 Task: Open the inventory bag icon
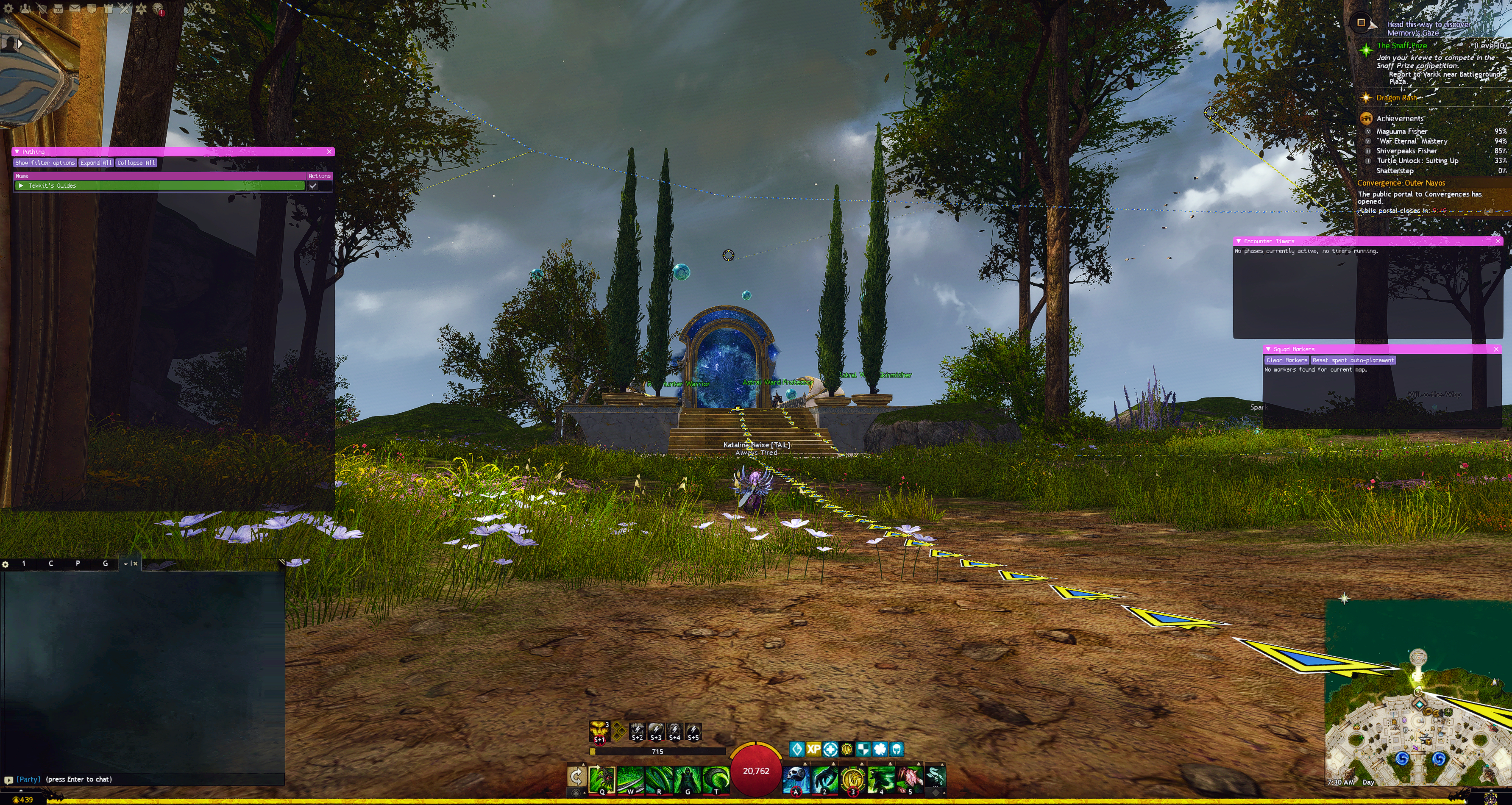58,8
